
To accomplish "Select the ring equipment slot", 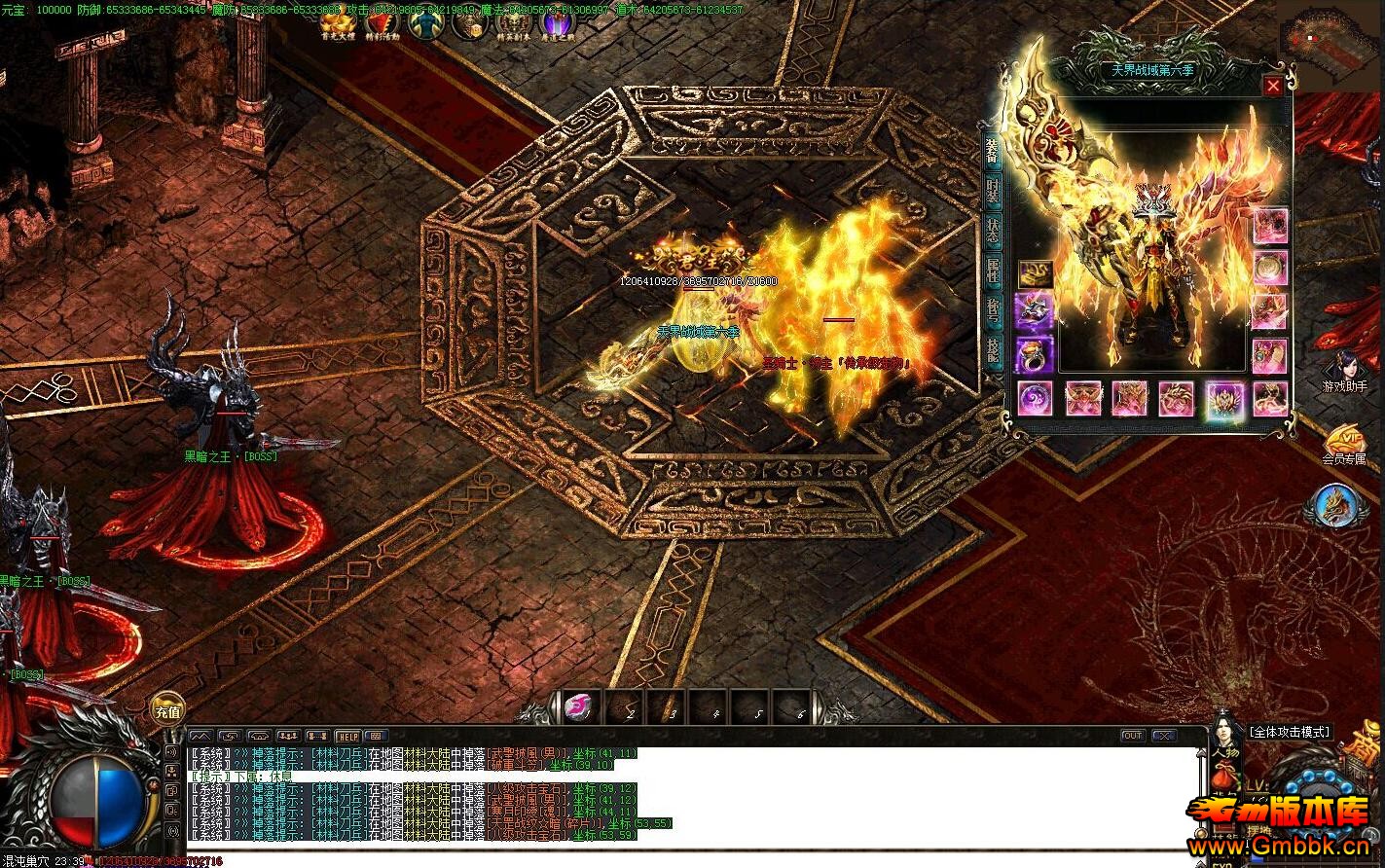I will pyautogui.click(x=1035, y=355).
